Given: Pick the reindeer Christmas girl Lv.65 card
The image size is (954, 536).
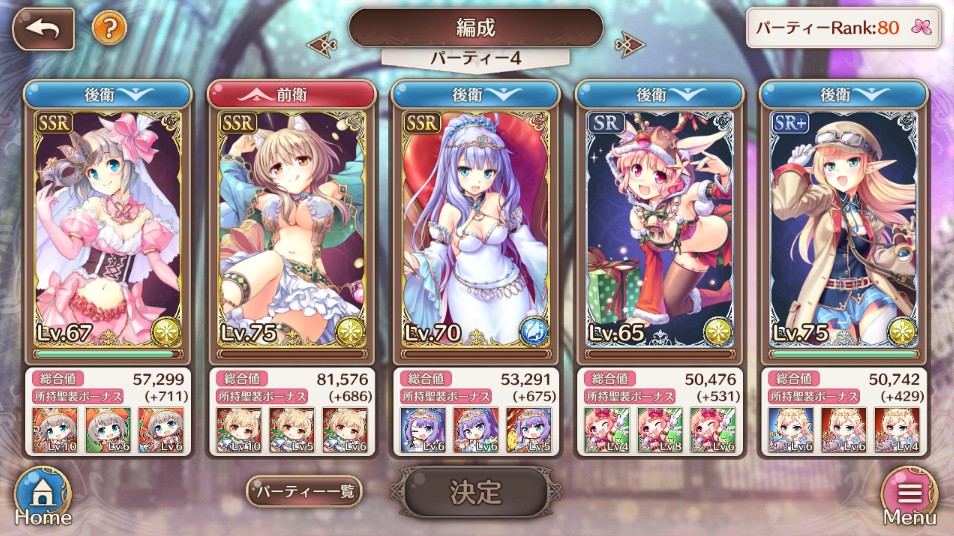Looking at the screenshot, I should pos(660,230).
